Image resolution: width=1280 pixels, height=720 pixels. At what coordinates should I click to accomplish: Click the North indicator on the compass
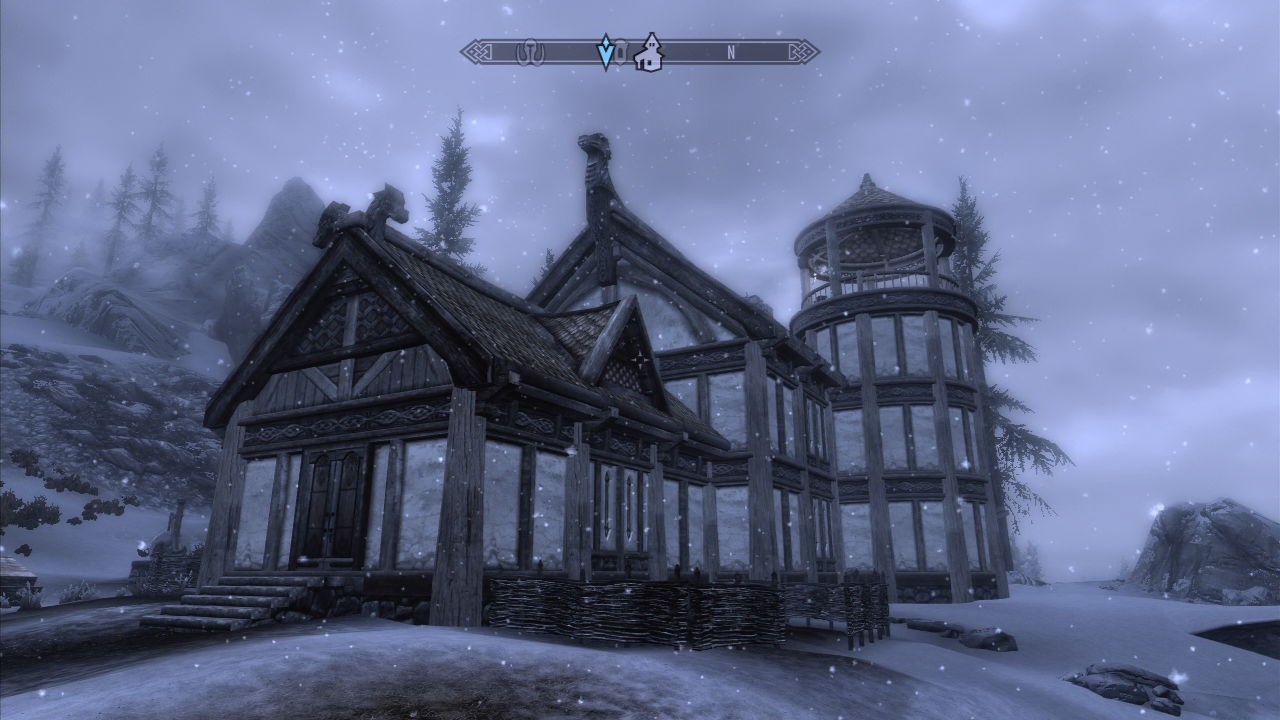pos(731,53)
